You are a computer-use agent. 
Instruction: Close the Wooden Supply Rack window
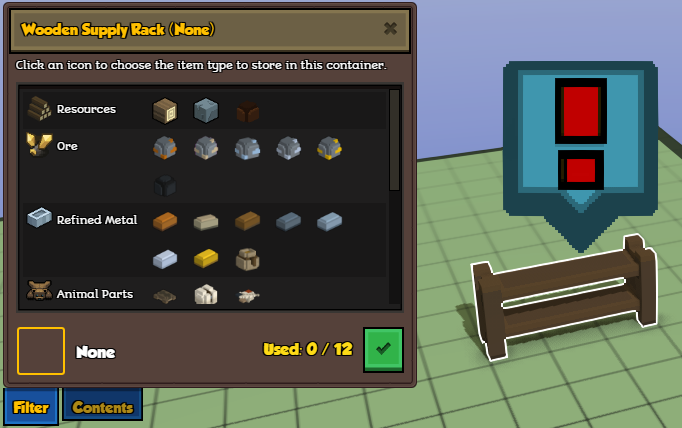pyautogui.click(x=390, y=28)
